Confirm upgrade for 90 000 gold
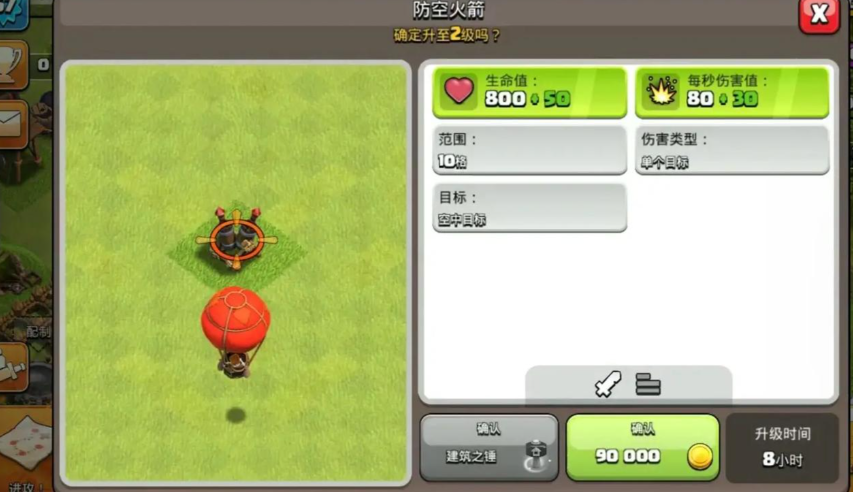Image resolution: width=853 pixels, height=492 pixels. (x=642, y=447)
